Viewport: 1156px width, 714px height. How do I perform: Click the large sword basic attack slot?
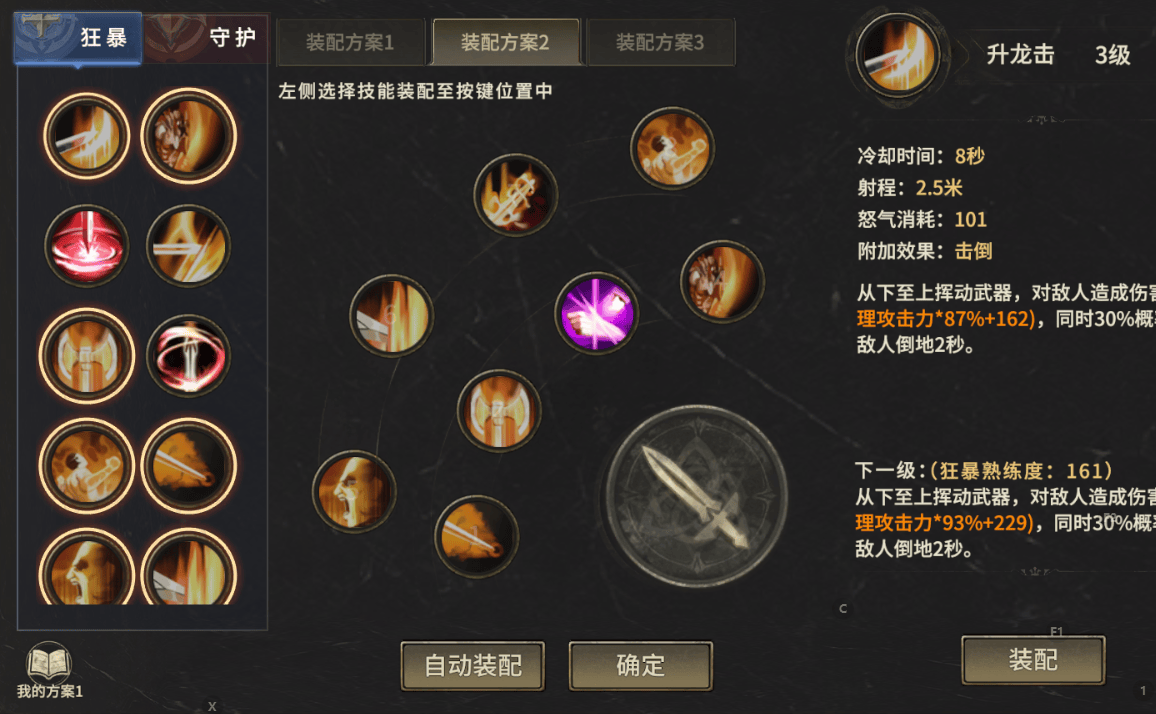pyautogui.click(x=696, y=496)
